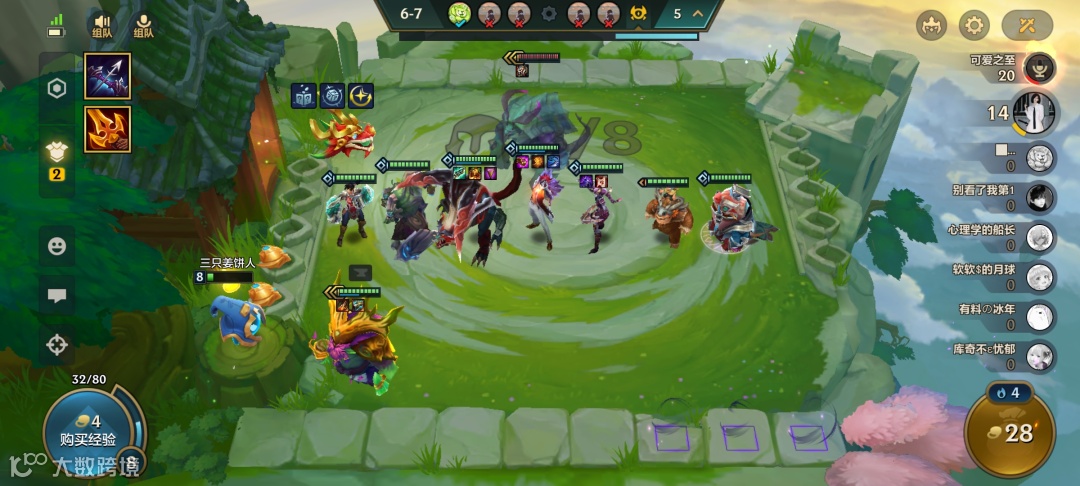
Task: Select the golden trident item icon
Action: tap(107, 130)
